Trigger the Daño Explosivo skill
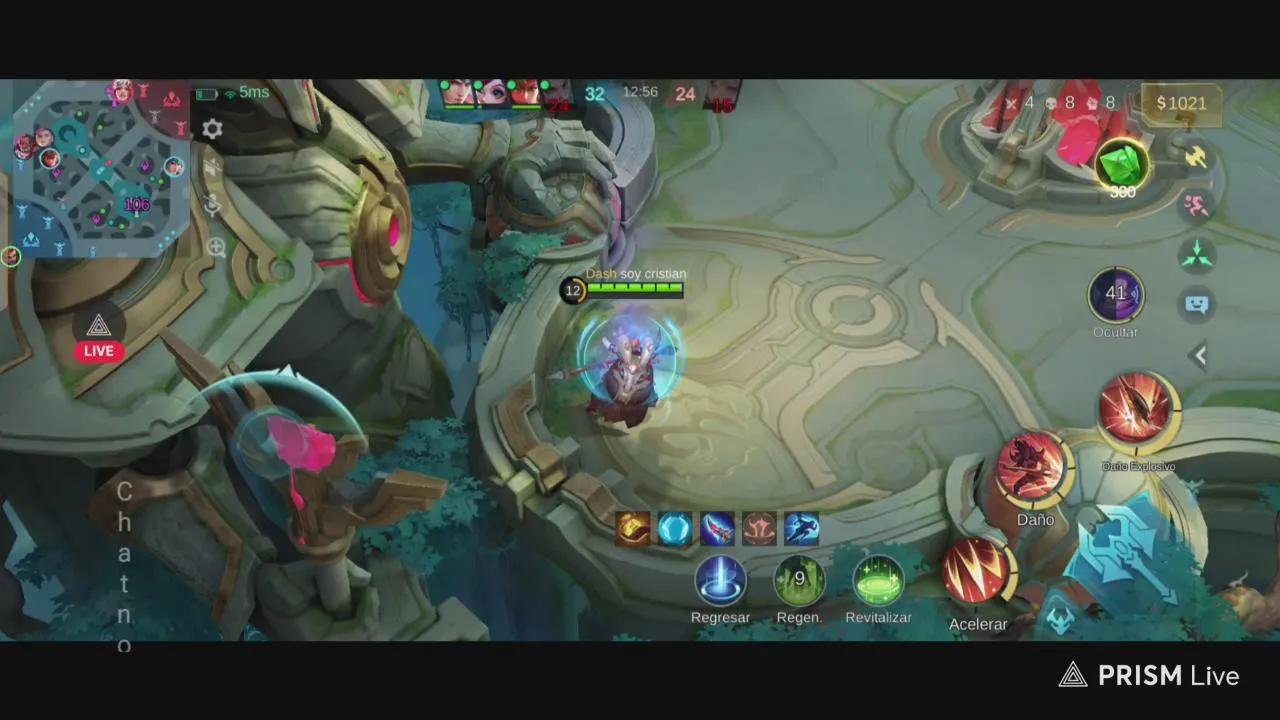 coord(1138,408)
